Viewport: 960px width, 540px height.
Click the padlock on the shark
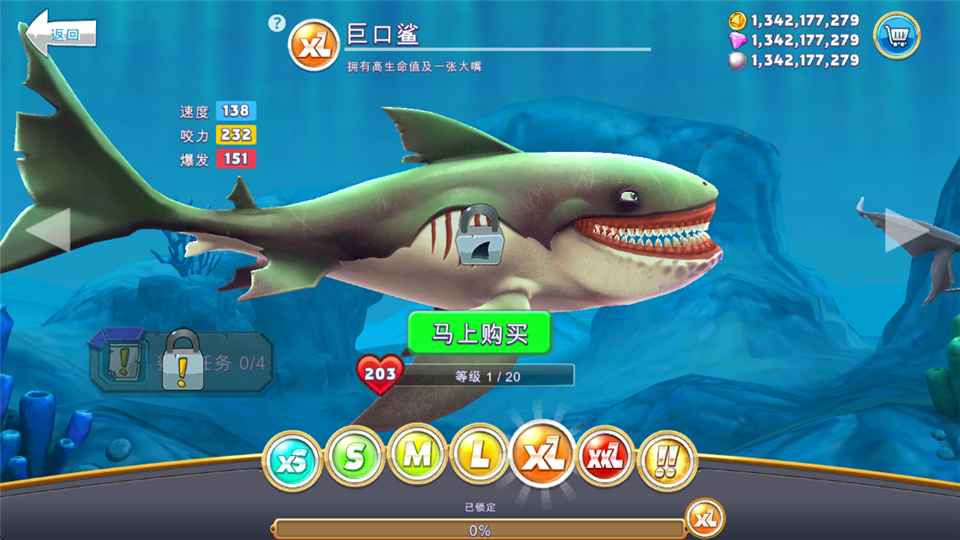[478, 236]
